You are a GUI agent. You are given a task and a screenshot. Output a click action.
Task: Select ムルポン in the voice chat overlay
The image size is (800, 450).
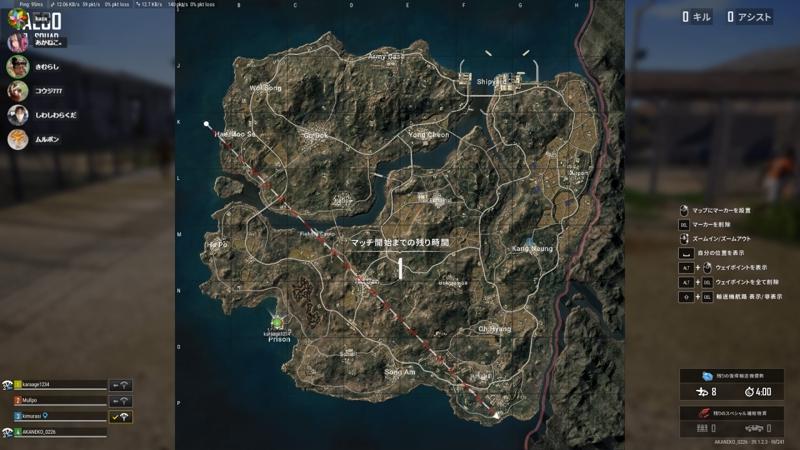tap(47, 139)
